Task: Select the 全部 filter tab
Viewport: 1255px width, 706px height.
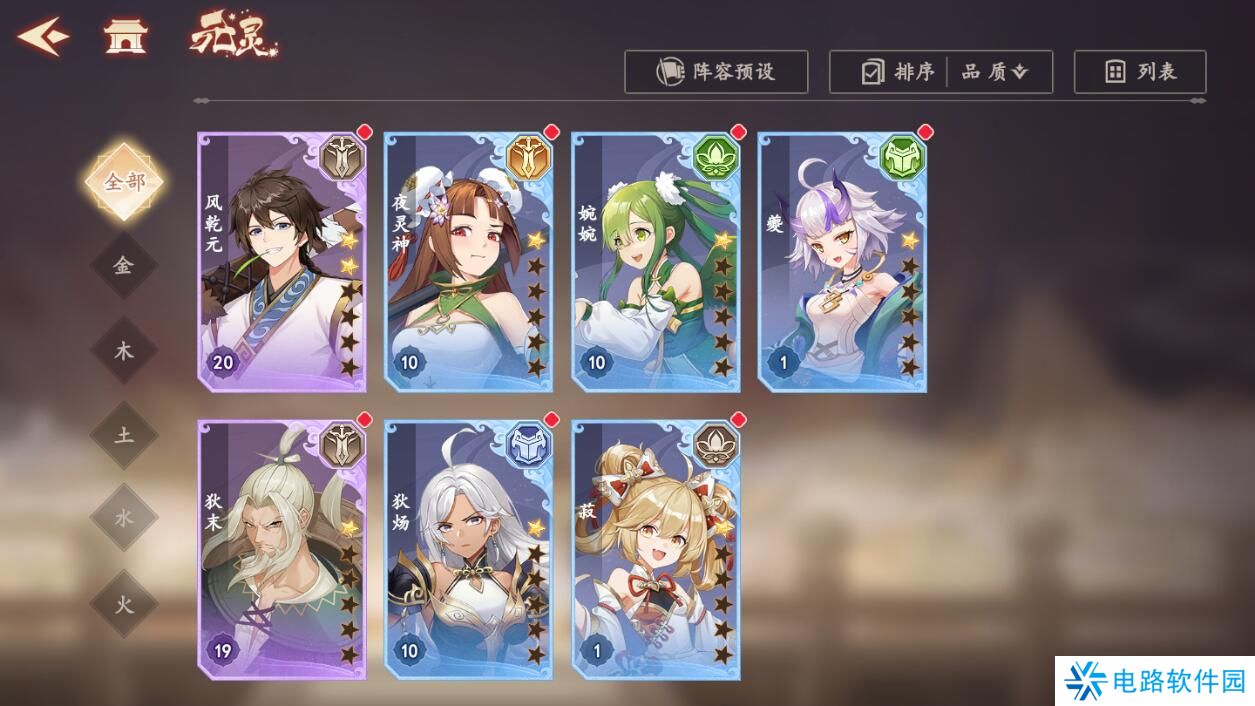Action: click(124, 182)
